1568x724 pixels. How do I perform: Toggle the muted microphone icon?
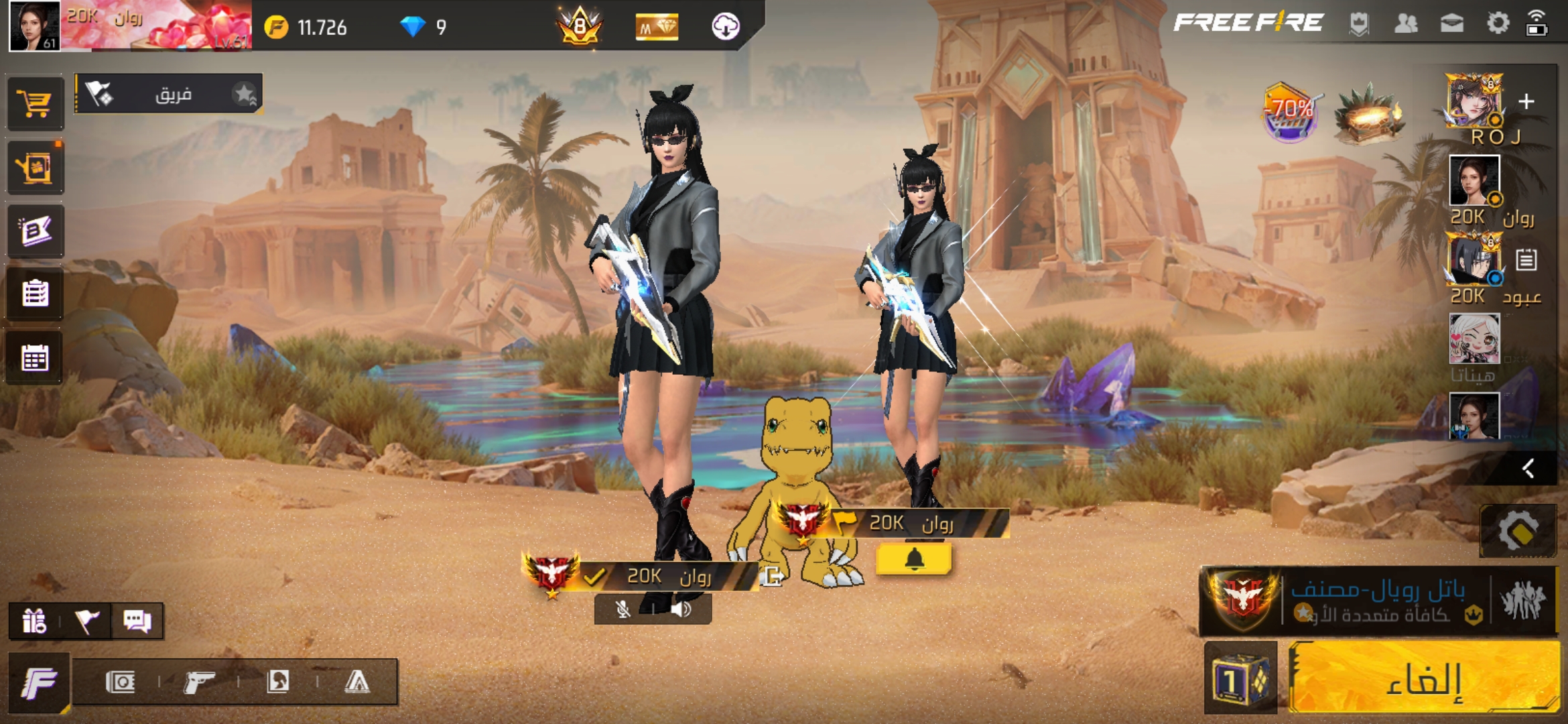pyautogui.click(x=623, y=609)
